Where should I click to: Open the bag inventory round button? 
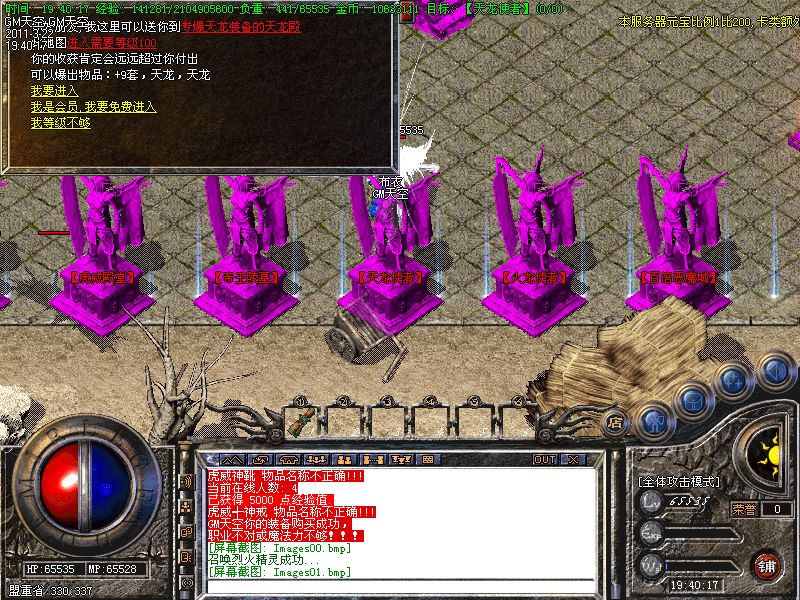(692, 400)
